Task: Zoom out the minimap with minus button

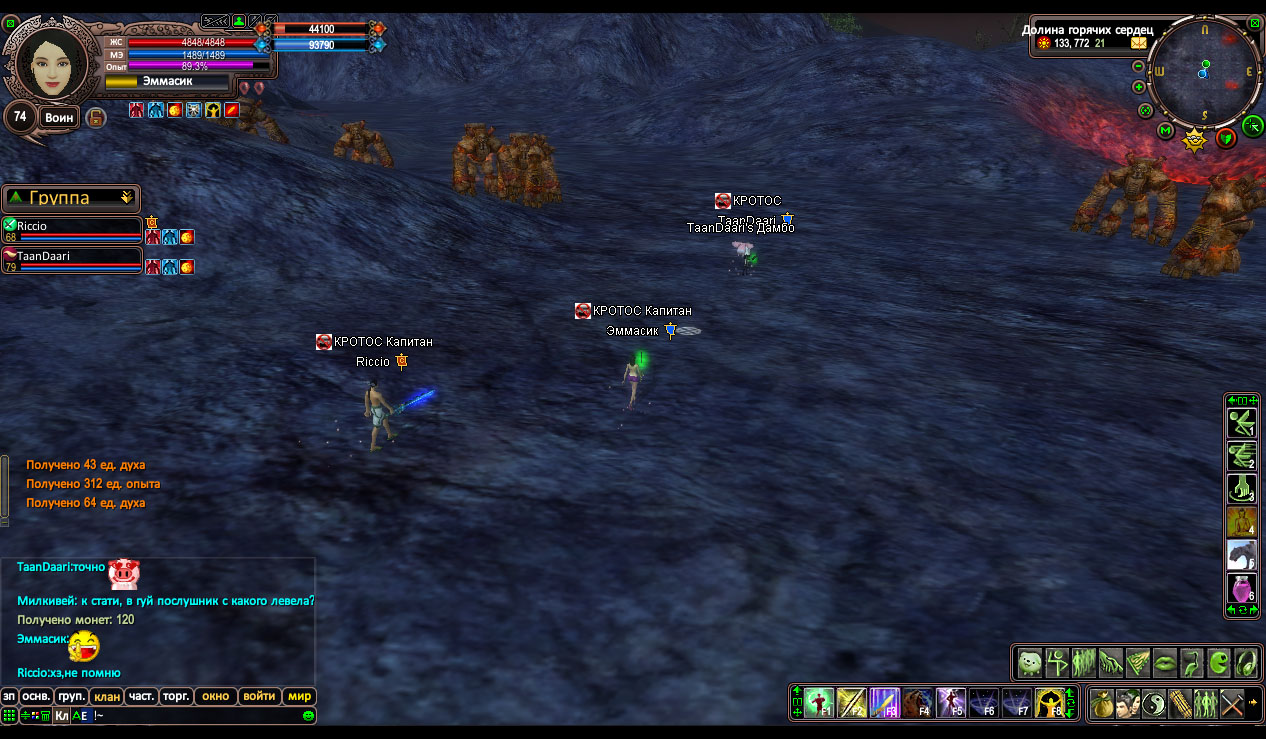Action: tap(1139, 66)
